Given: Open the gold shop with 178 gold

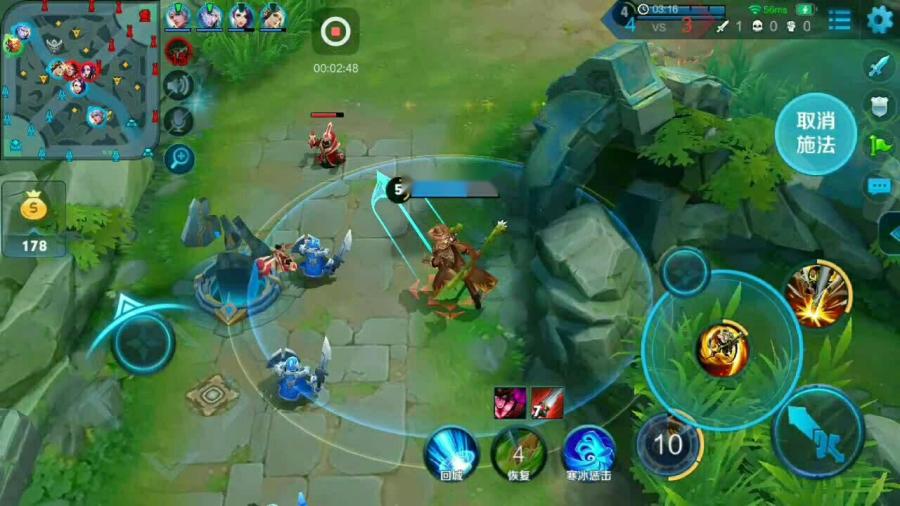Looking at the screenshot, I should pyautogui.click(x=34, y=220).
